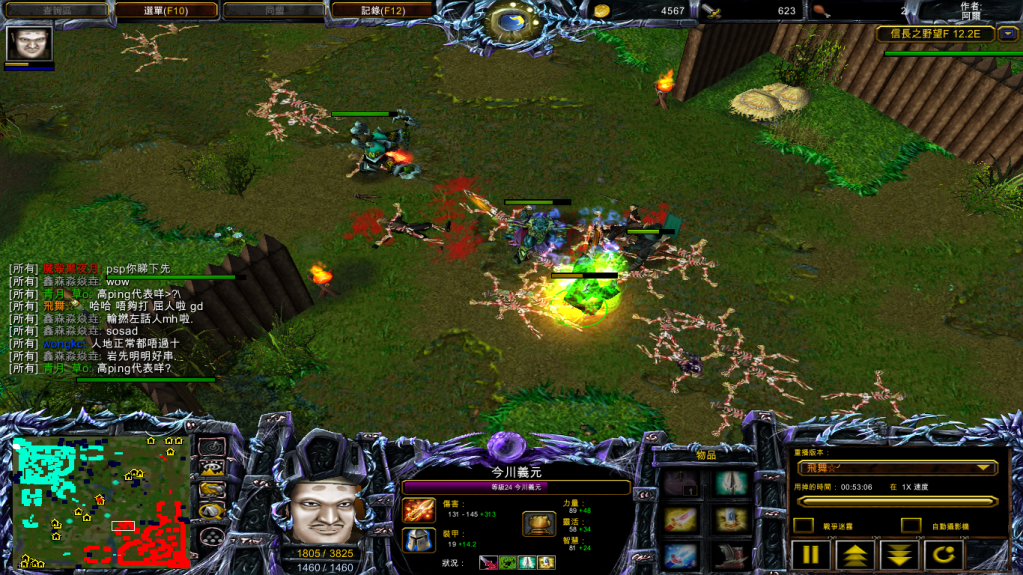This screenshot has width=1023, height=575.
Task: Toggle the 自動攝影機 auto camera checkbox
Action: pyautogui.click(x=910, y=525)
